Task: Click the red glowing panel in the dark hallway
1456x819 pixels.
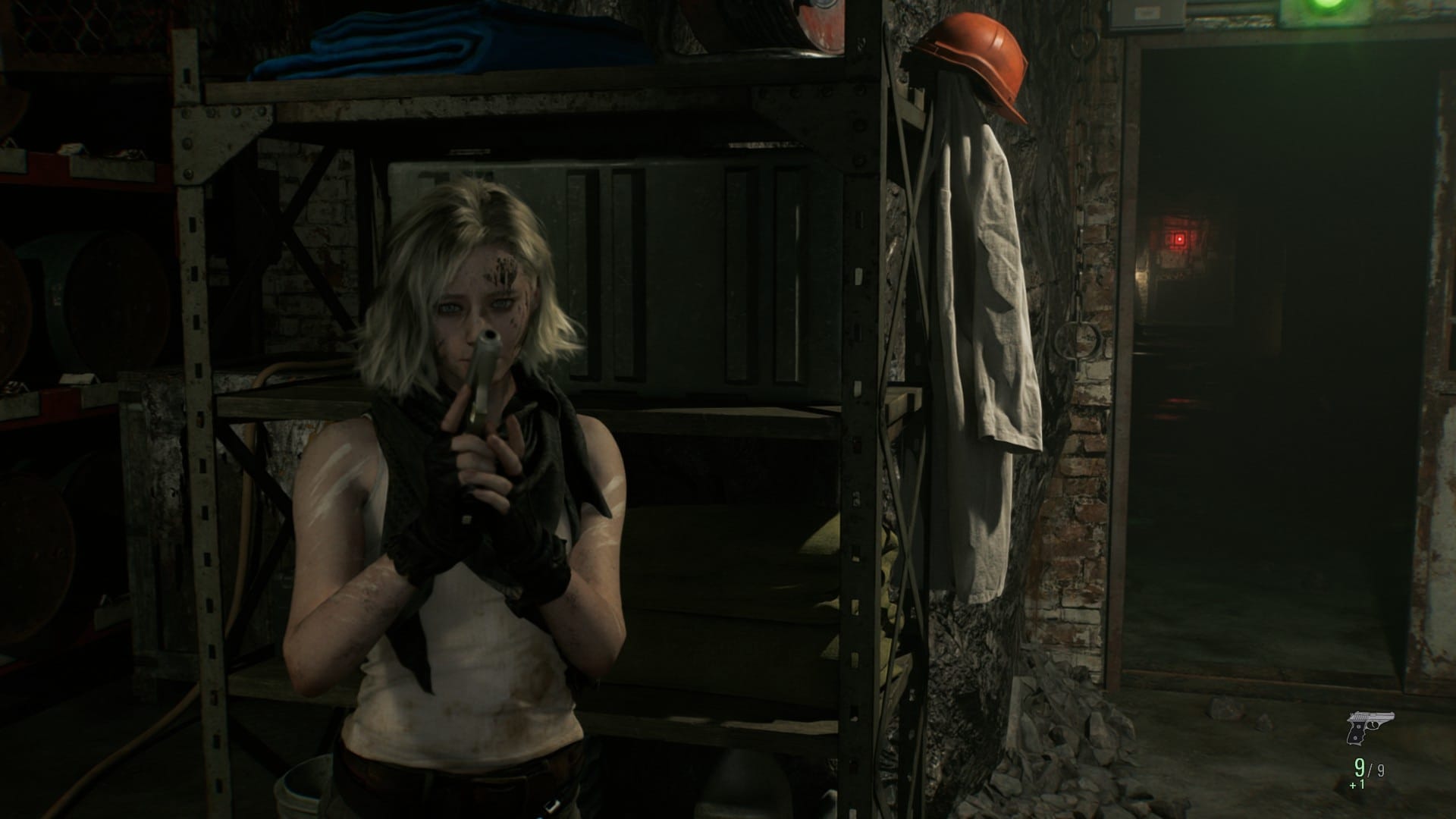Action: pyautogui.click(x=1181, y=237)
